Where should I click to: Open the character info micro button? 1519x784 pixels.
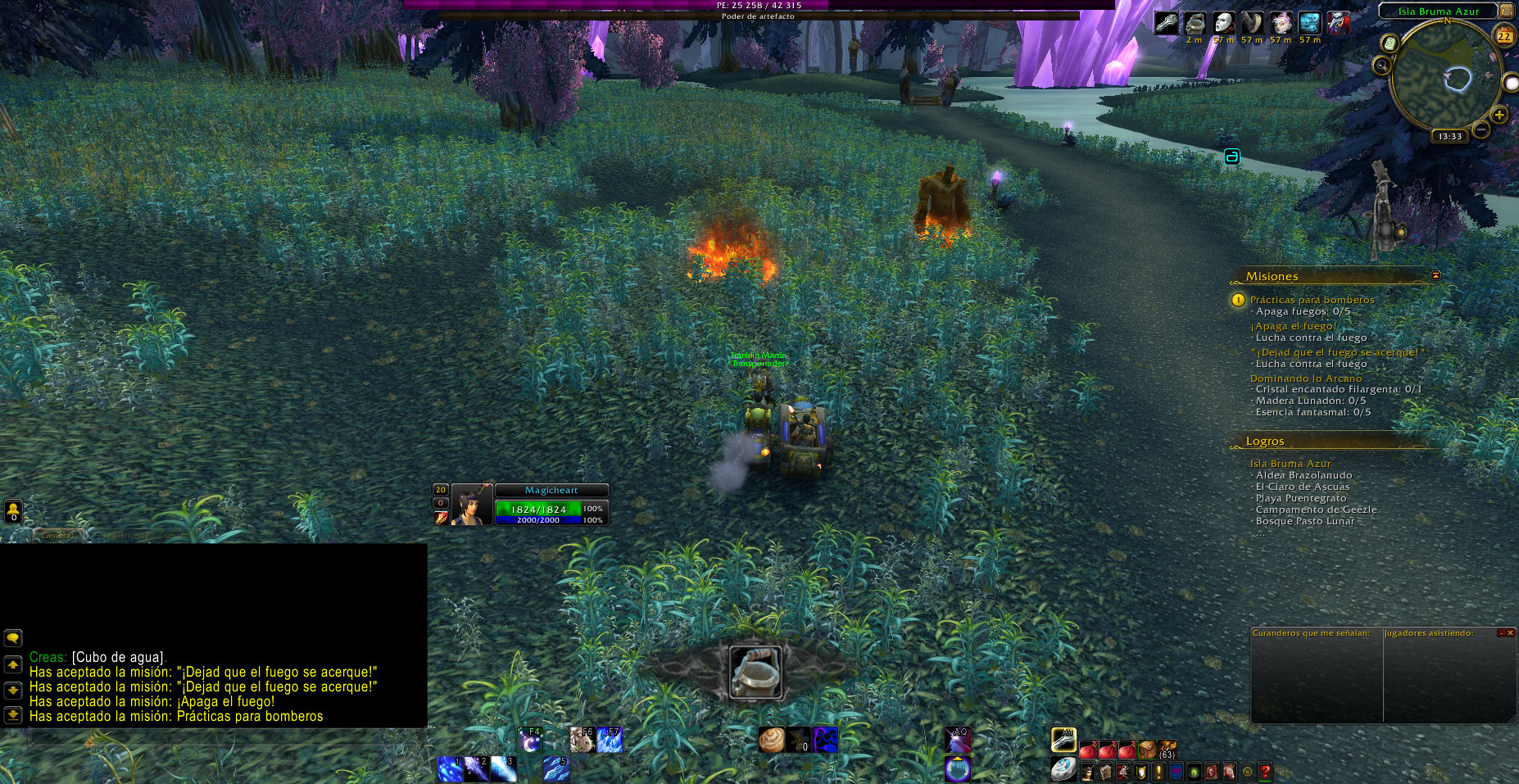(x=1088, y=771)
